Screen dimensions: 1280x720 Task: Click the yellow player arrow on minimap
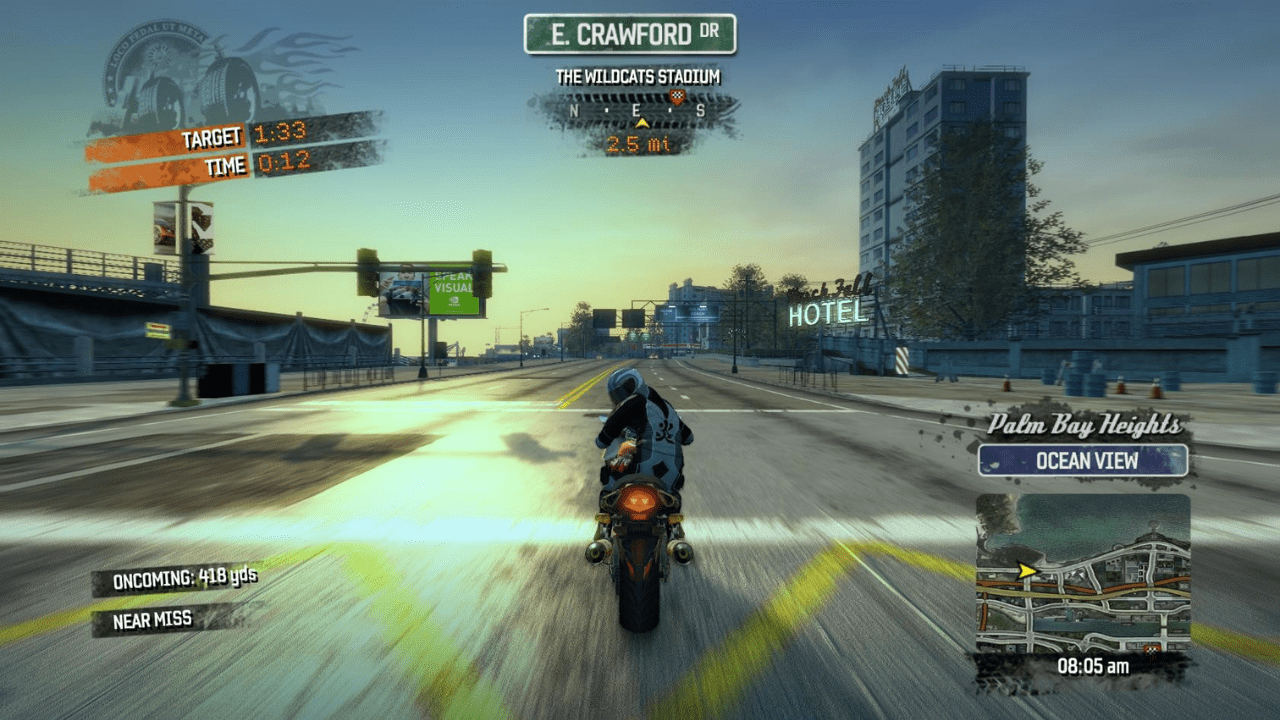pyautogui.click(x=1025, y=571)
